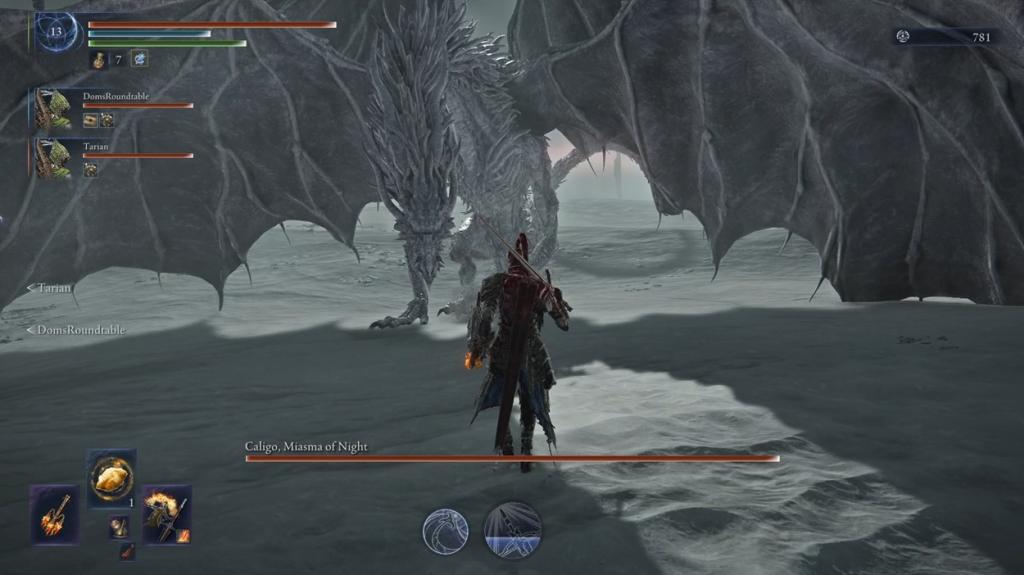
Task: Click the small red item slot below the pouch
Action: (127, 551)
